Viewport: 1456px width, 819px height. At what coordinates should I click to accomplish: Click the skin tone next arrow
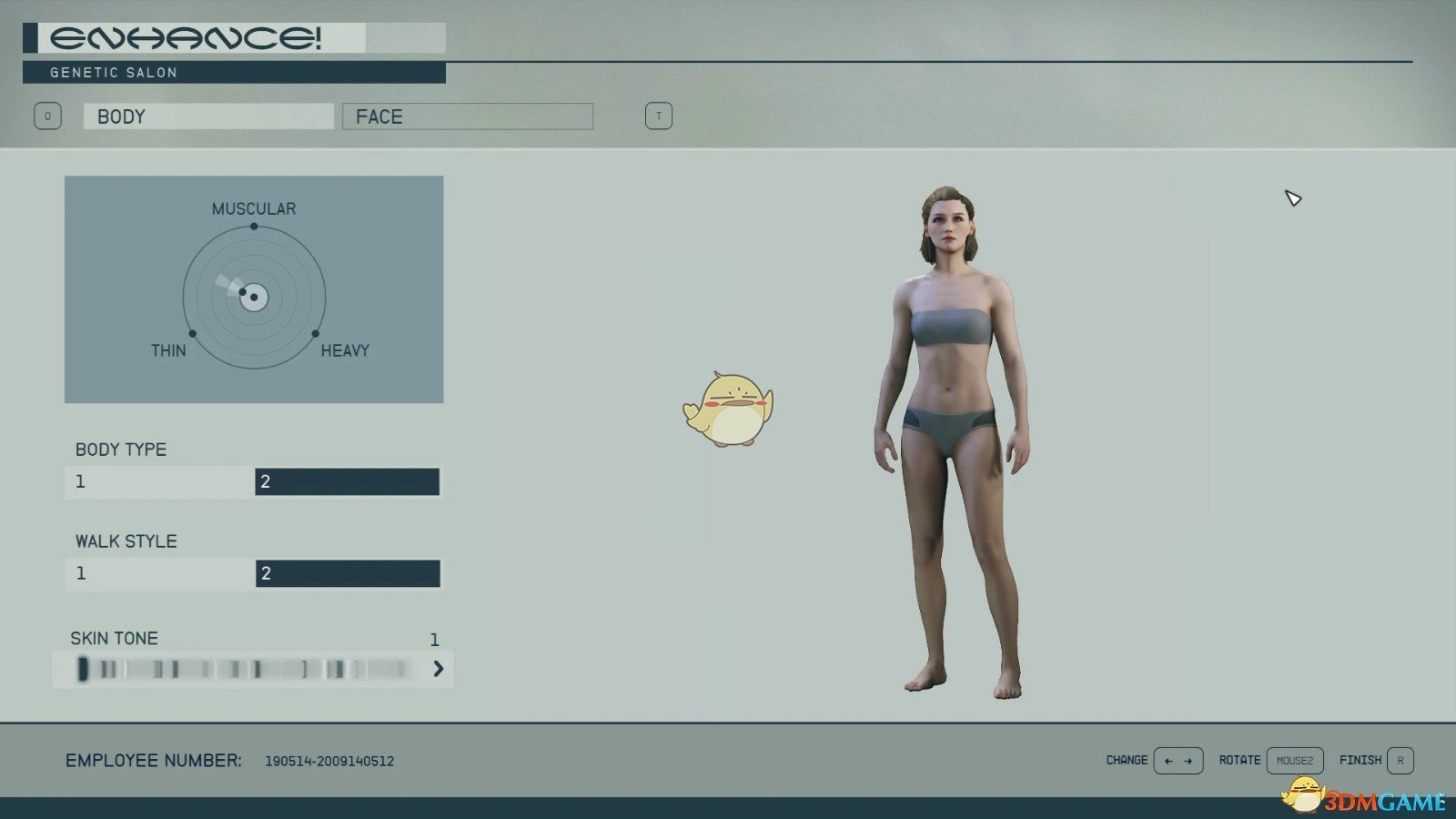click(x=439, y=669)
